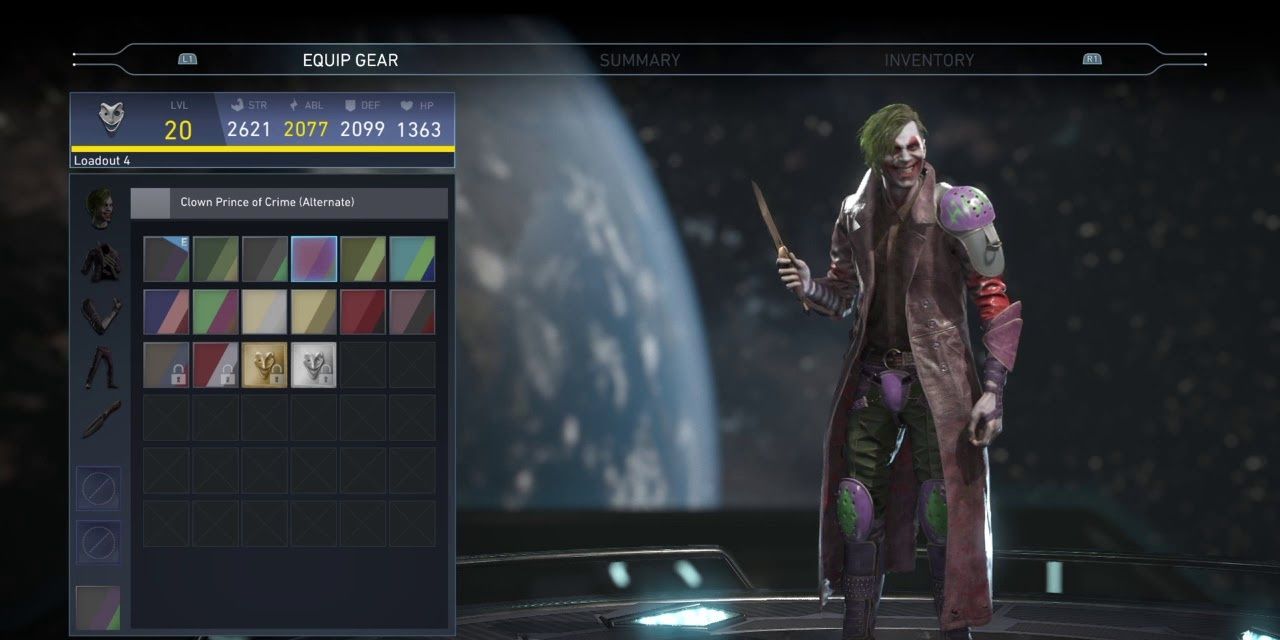Image resolution: width=1280 pixels, height=640 pixels.
Task: Select the highlighted magenta-purple shader
Action: [x=314, y=259]
